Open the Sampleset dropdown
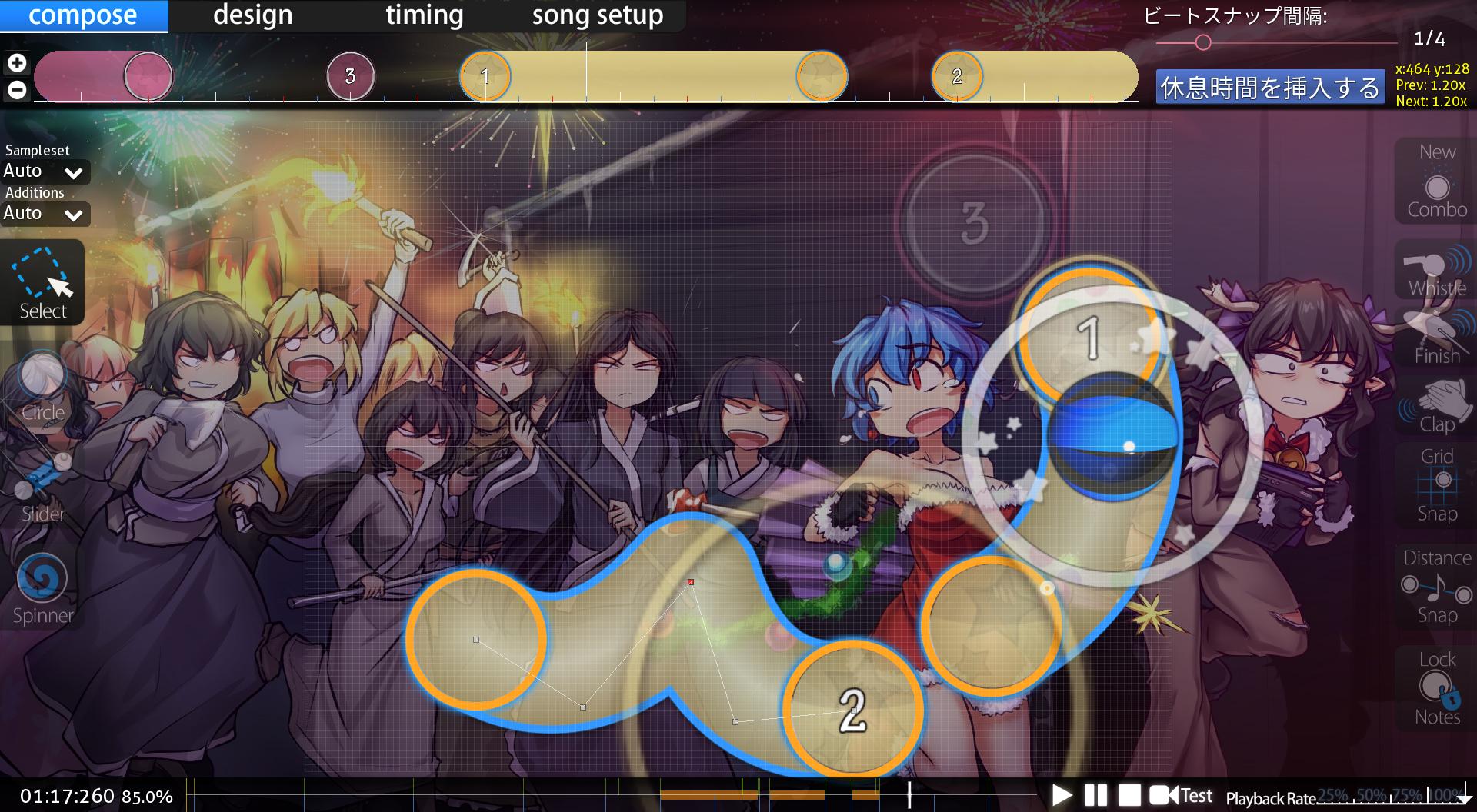 click(45, 171)
